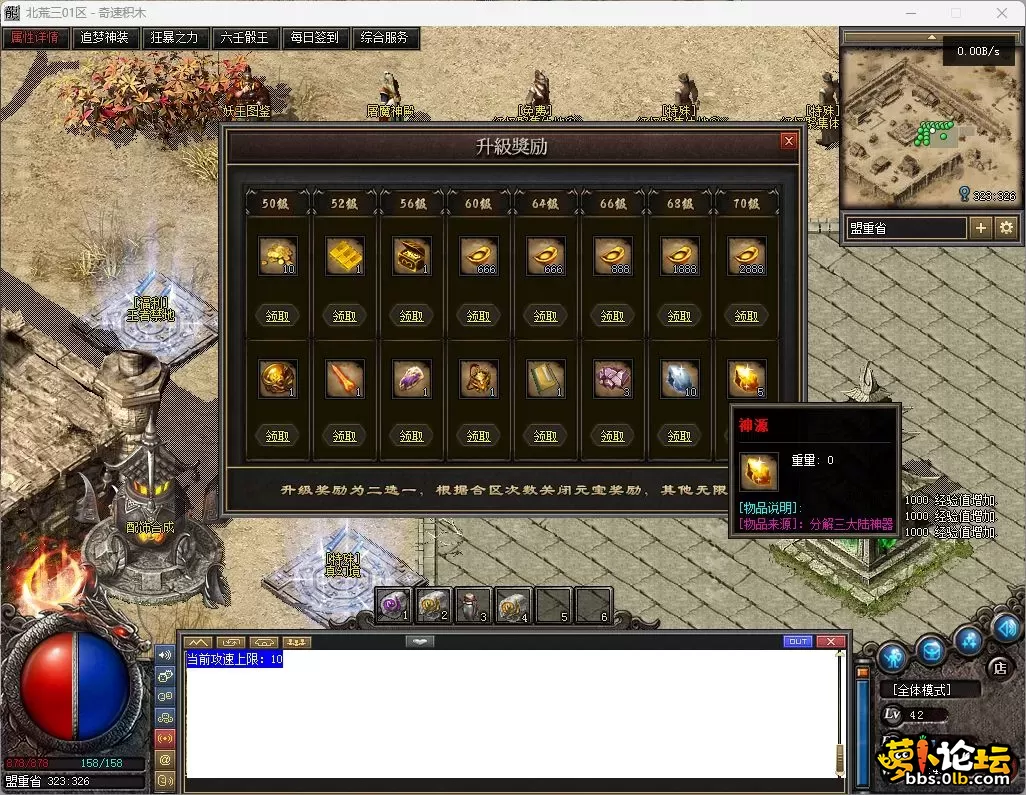
Task: Click the OUT button on chat panel
Action: point(798,641)
